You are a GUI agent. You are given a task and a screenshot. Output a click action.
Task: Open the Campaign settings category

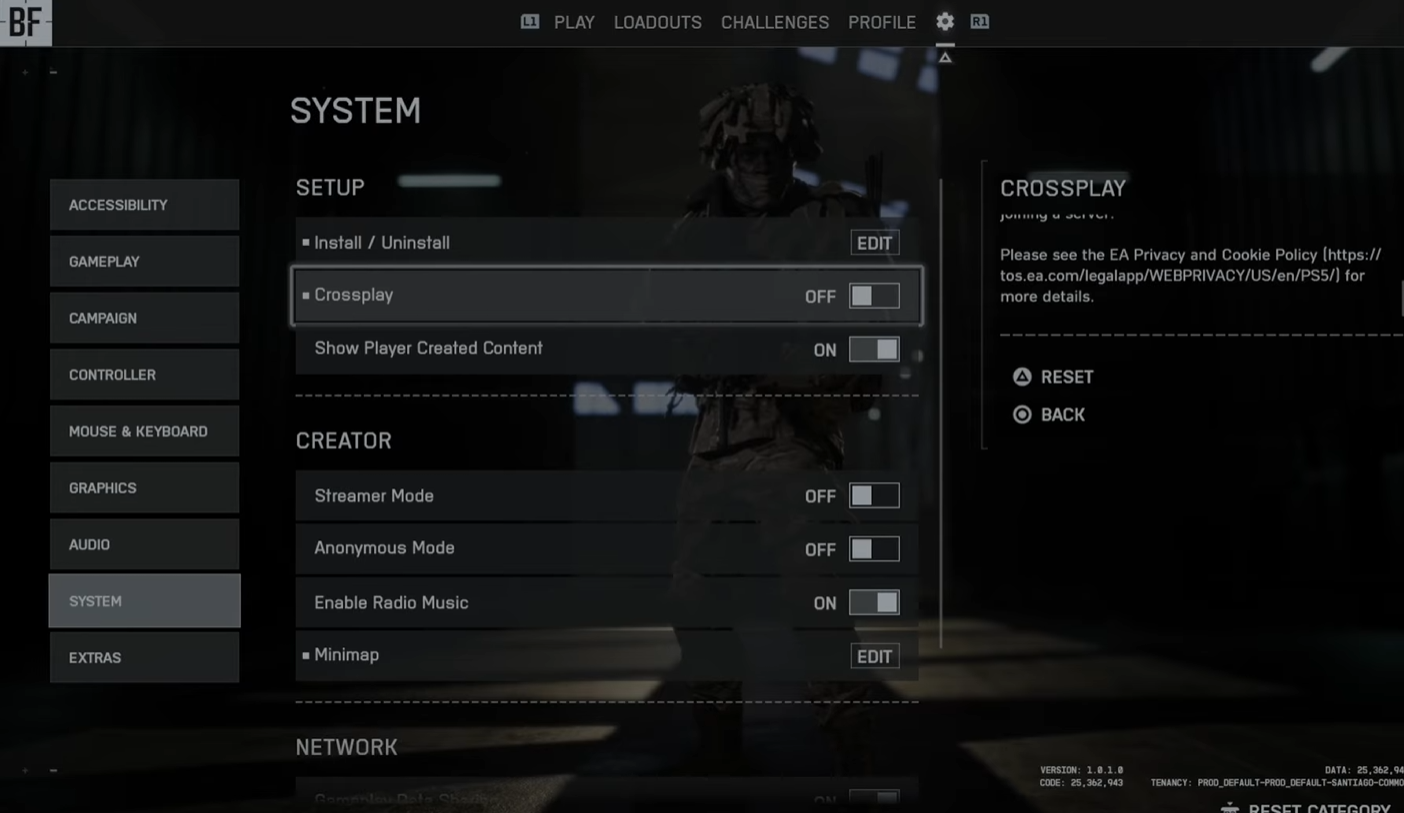pos(144,318)
